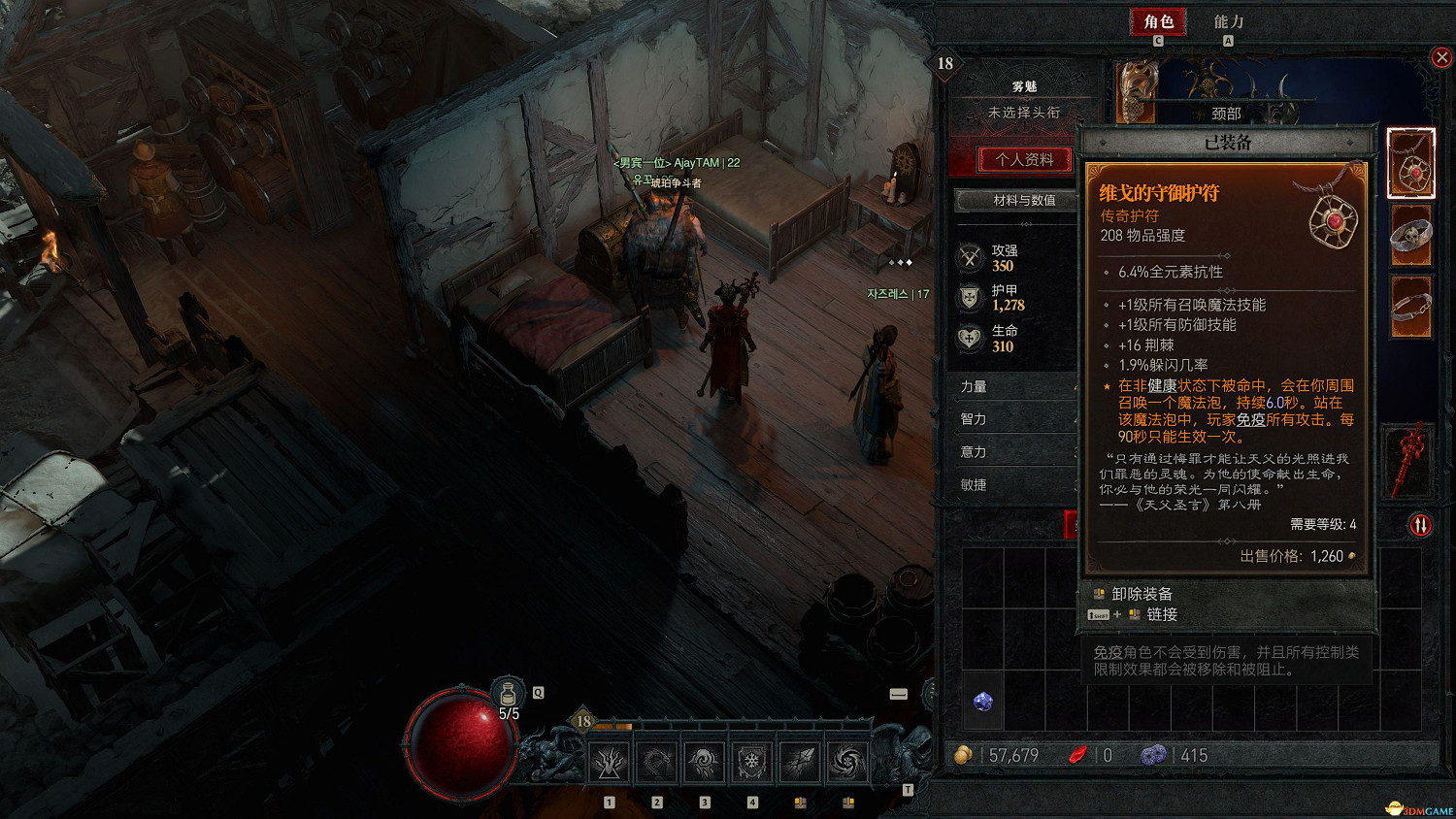Activate the serpent skill in slot 2

pos(657,763)
